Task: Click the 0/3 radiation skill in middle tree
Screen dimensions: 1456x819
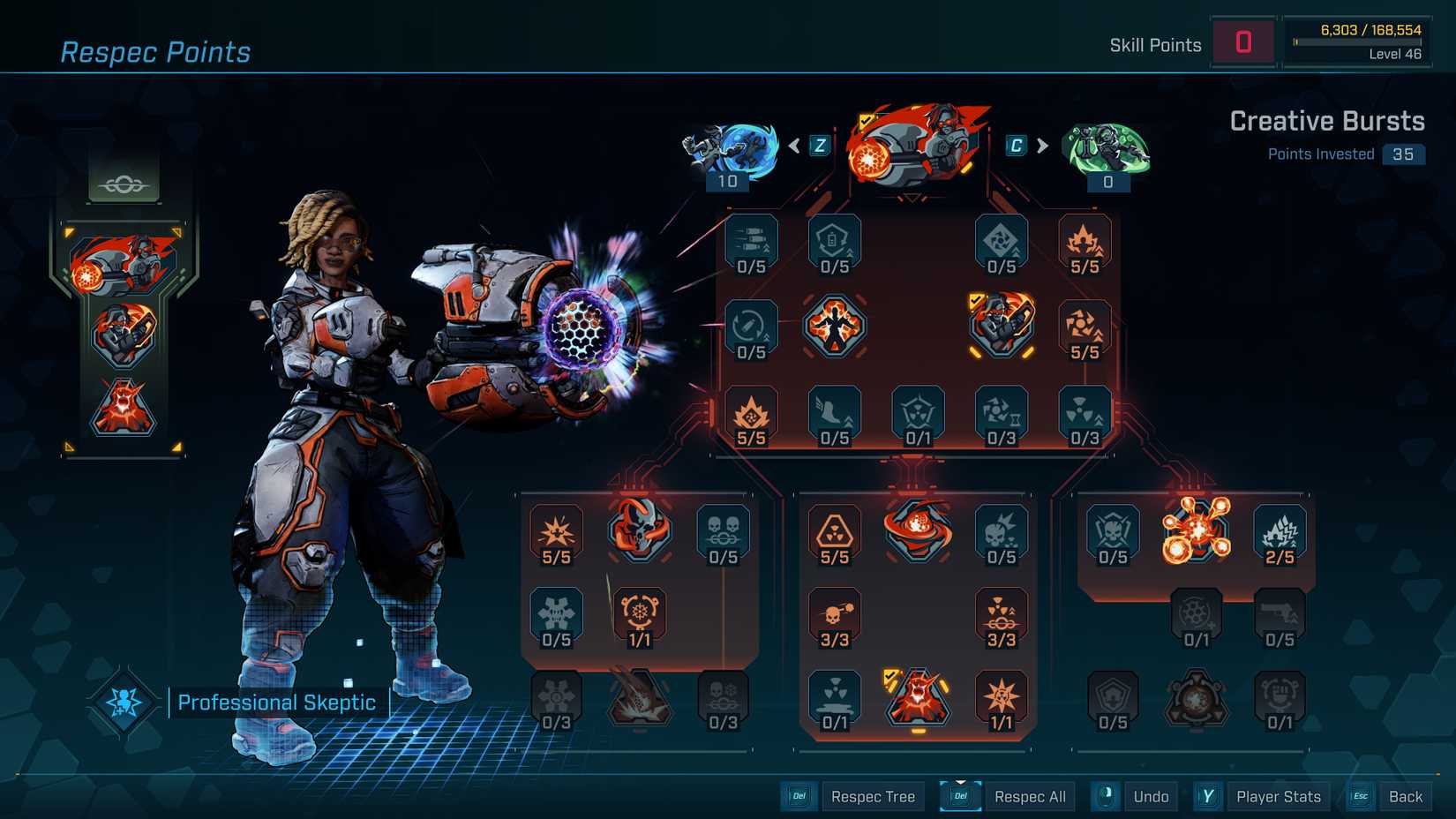Action: 1085,415
